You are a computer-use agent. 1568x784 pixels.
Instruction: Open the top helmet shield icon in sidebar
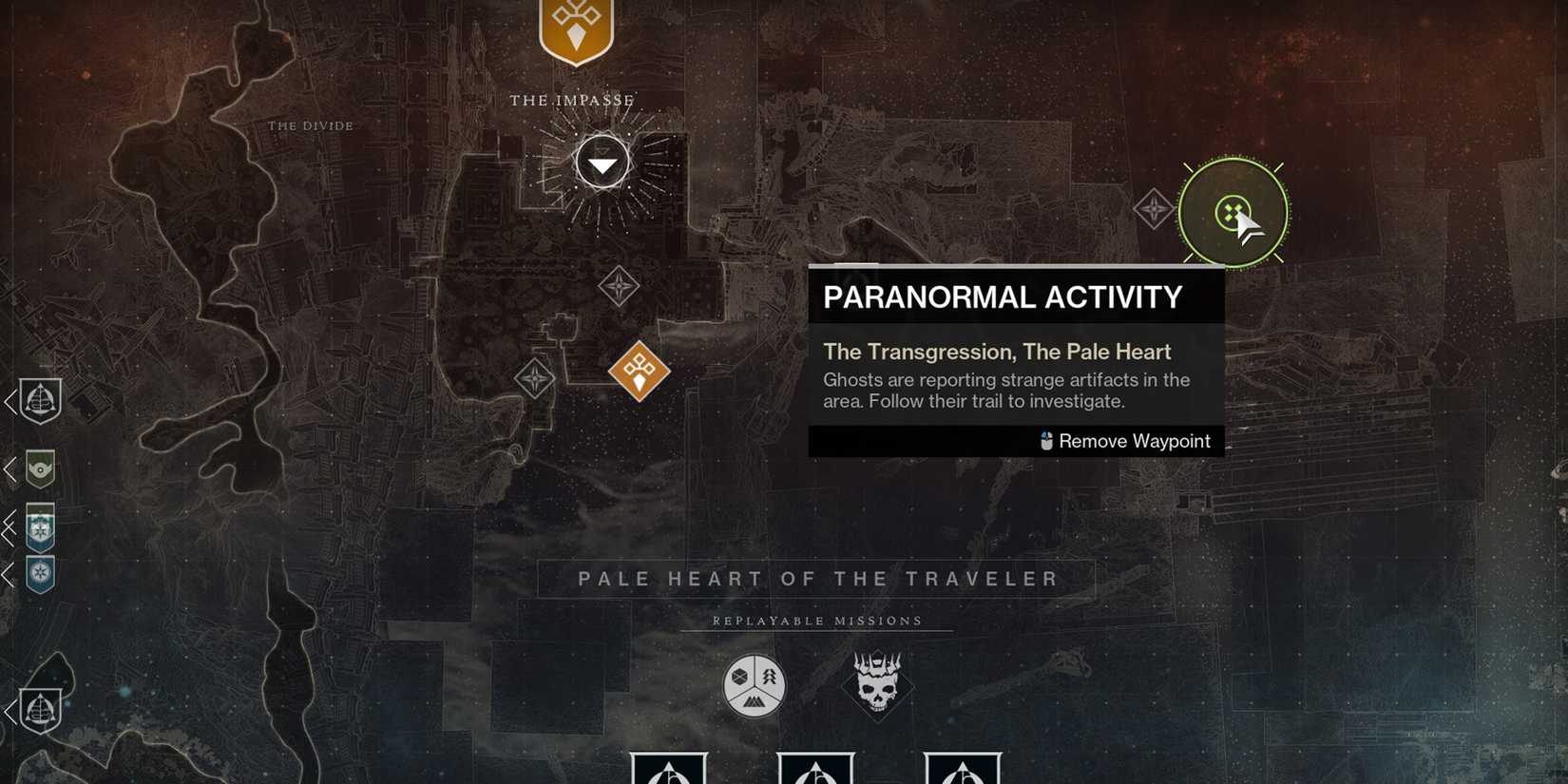point(38,401)
